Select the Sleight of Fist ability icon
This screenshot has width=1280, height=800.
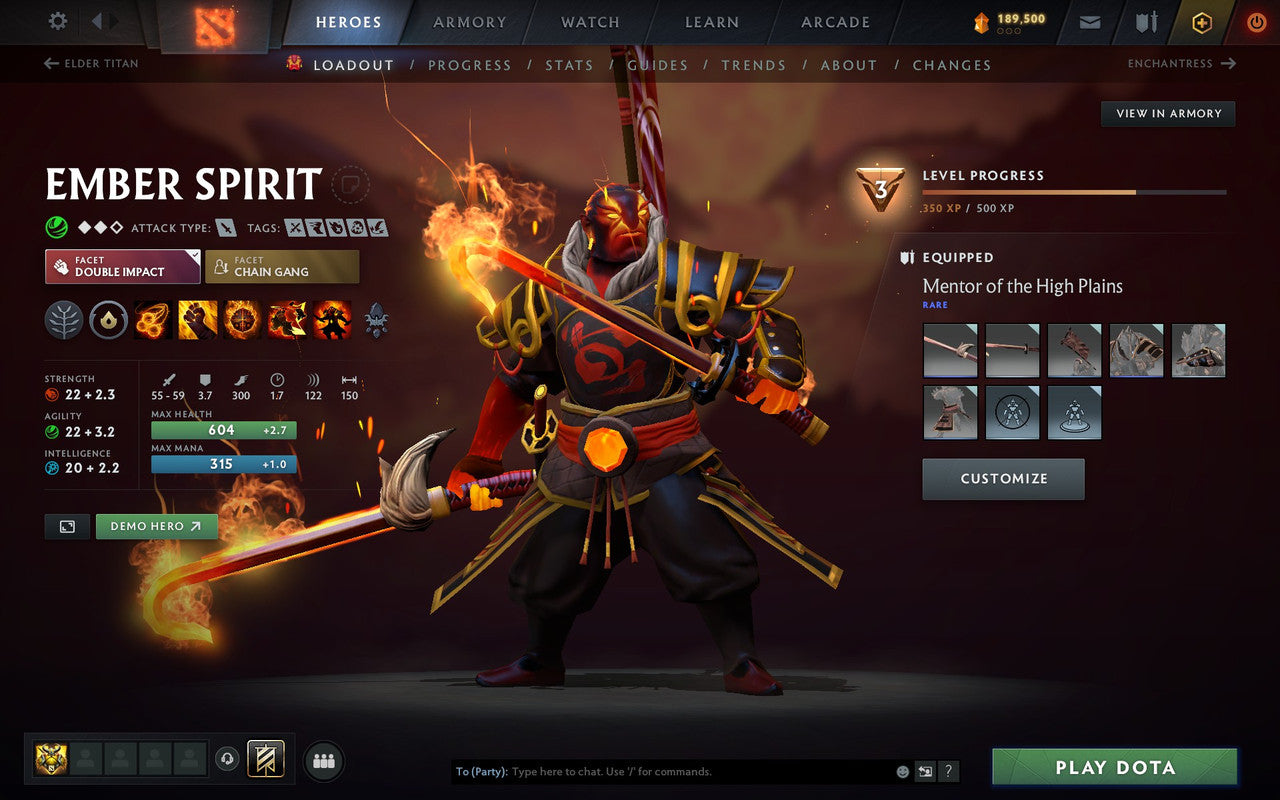197,320
